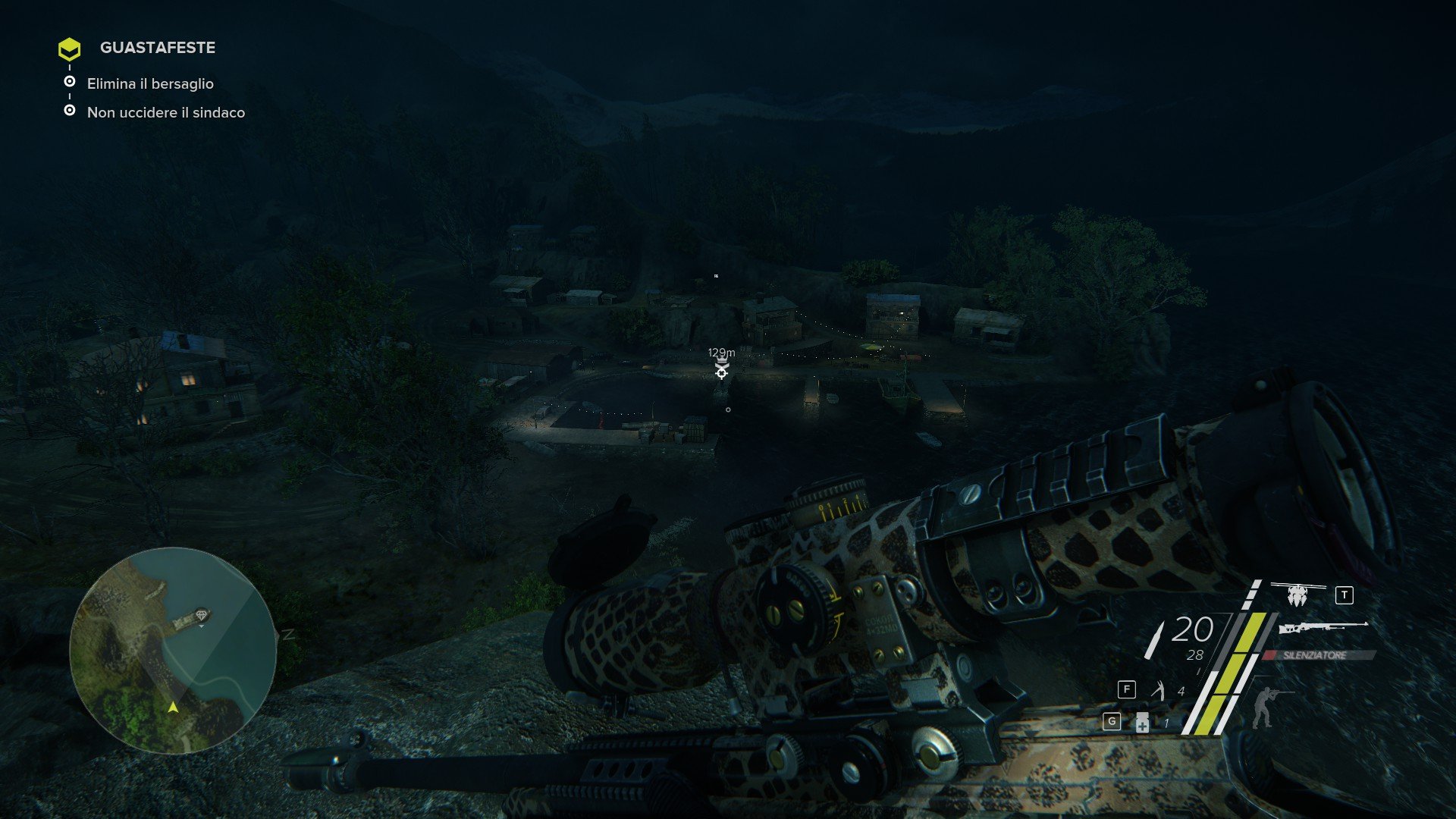This screenshot has width=1456, height=819.
Task: Select the diamond target marker on minimap
Action: point(201,615)
